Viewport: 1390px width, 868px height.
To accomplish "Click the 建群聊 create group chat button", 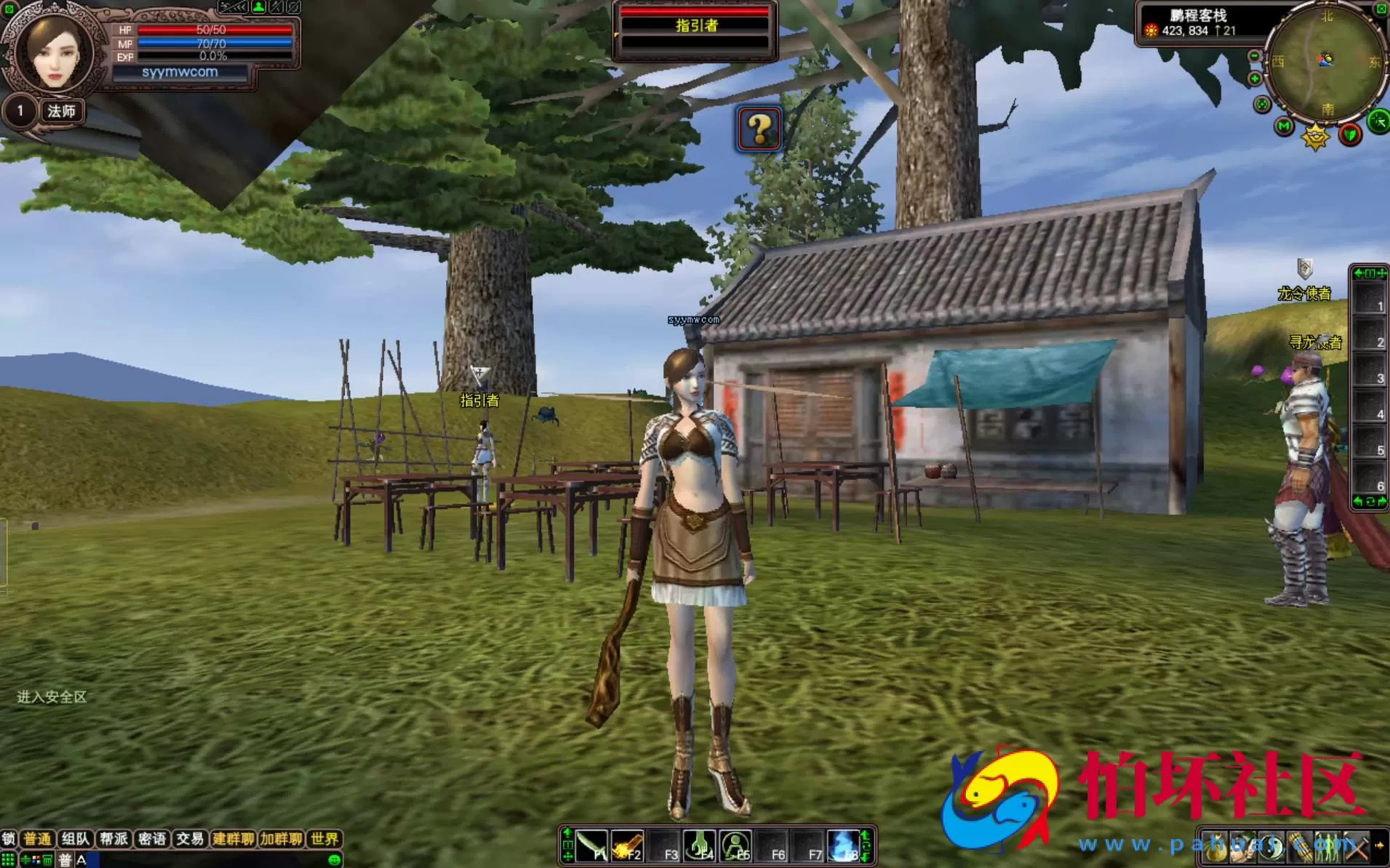I will [233, 839].
